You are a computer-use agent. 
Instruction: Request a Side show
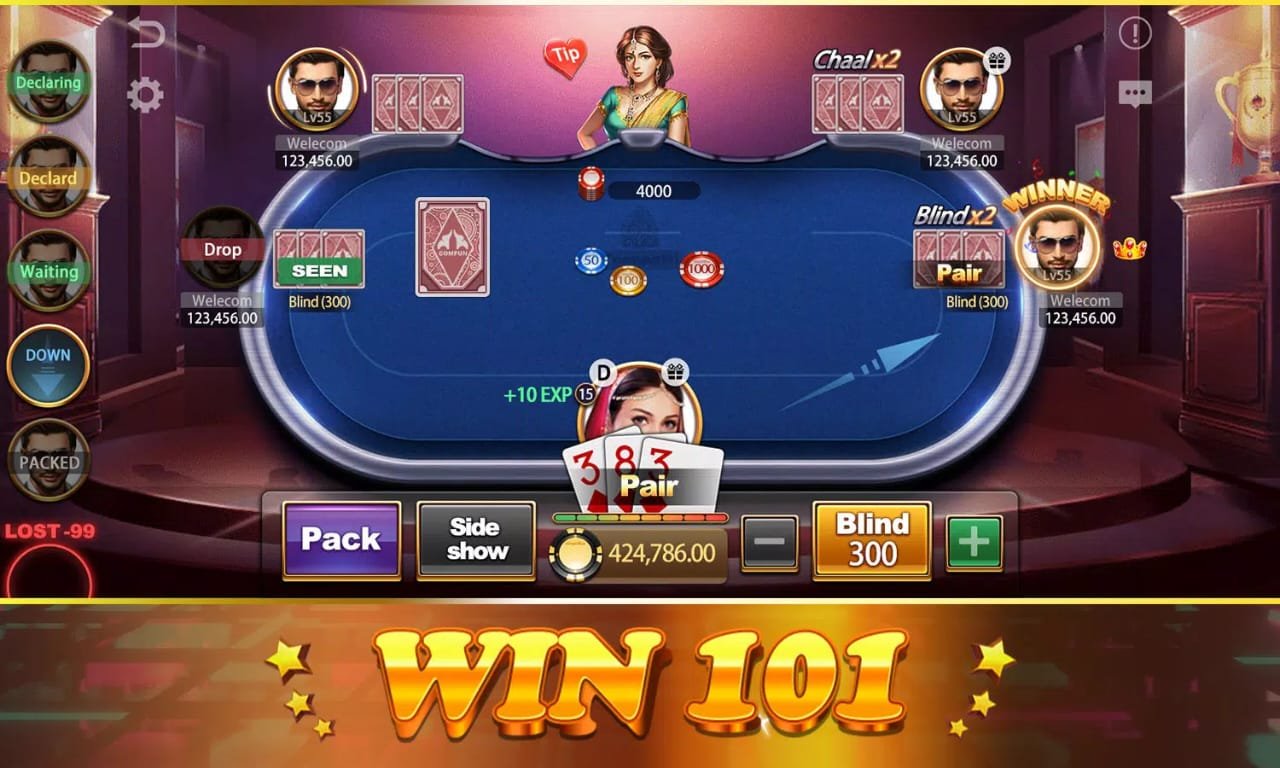[475, 541]
